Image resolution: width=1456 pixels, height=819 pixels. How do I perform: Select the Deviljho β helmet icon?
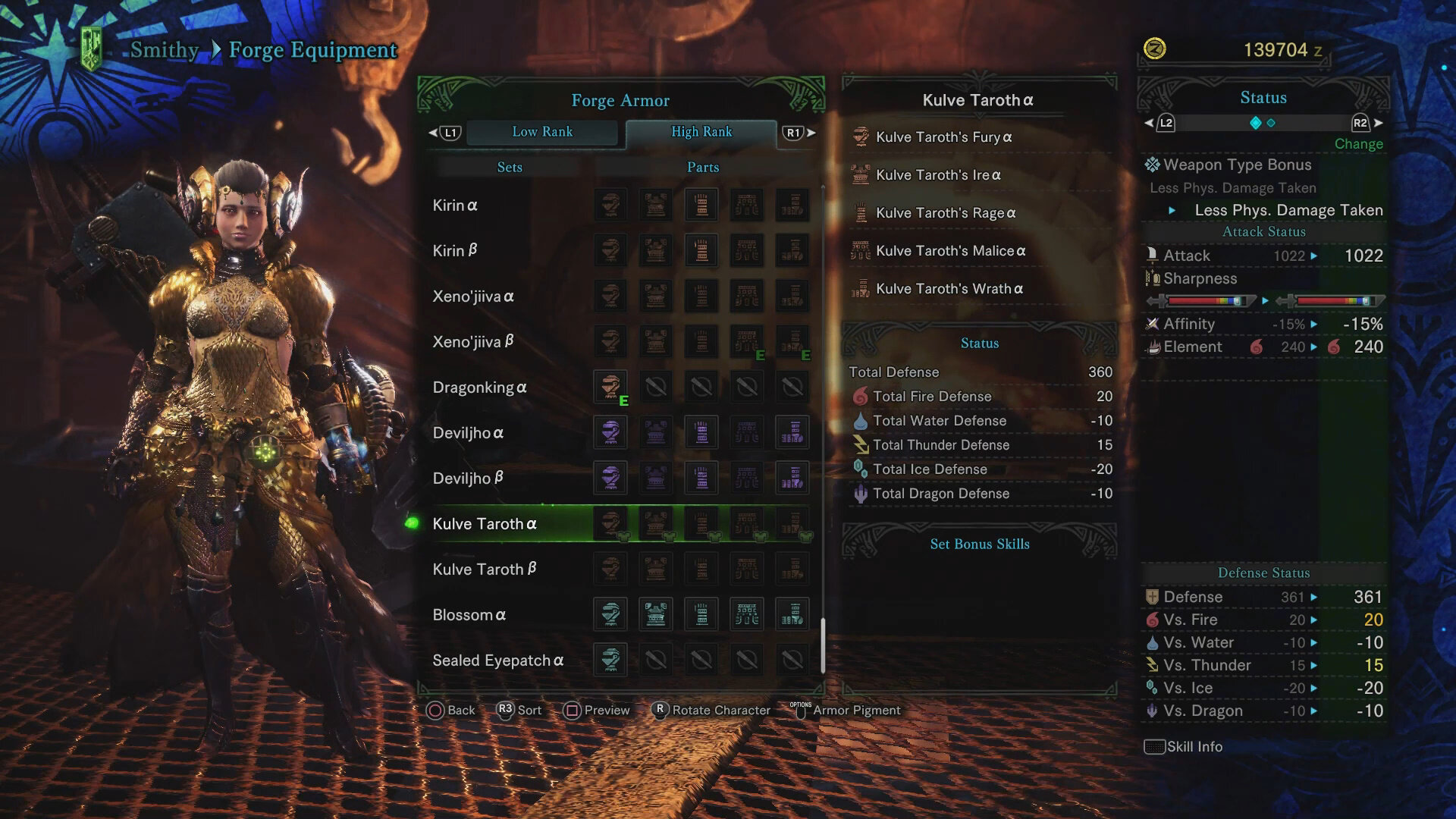(610, 478)
